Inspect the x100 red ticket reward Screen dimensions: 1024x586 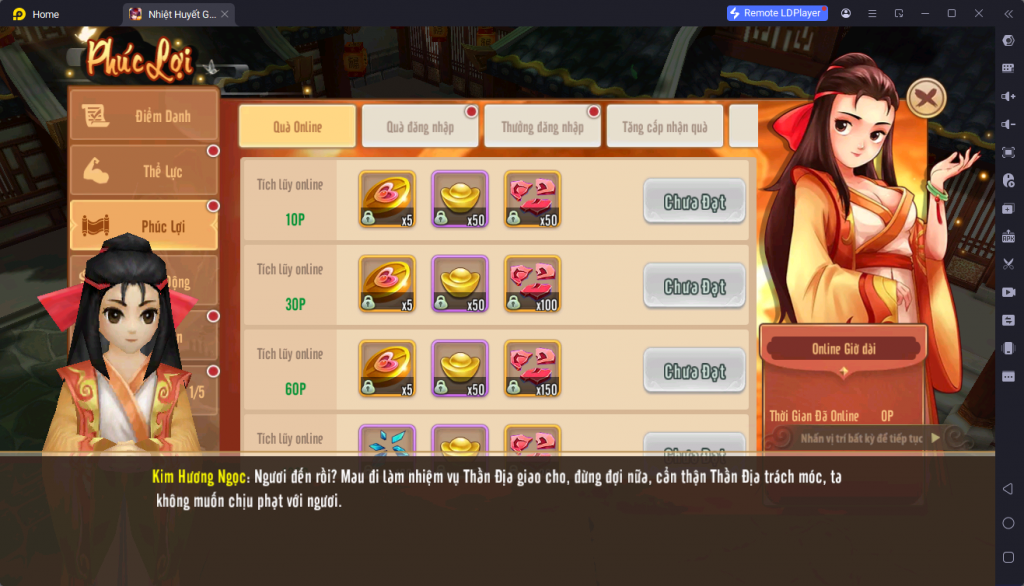tap(532, 284)
